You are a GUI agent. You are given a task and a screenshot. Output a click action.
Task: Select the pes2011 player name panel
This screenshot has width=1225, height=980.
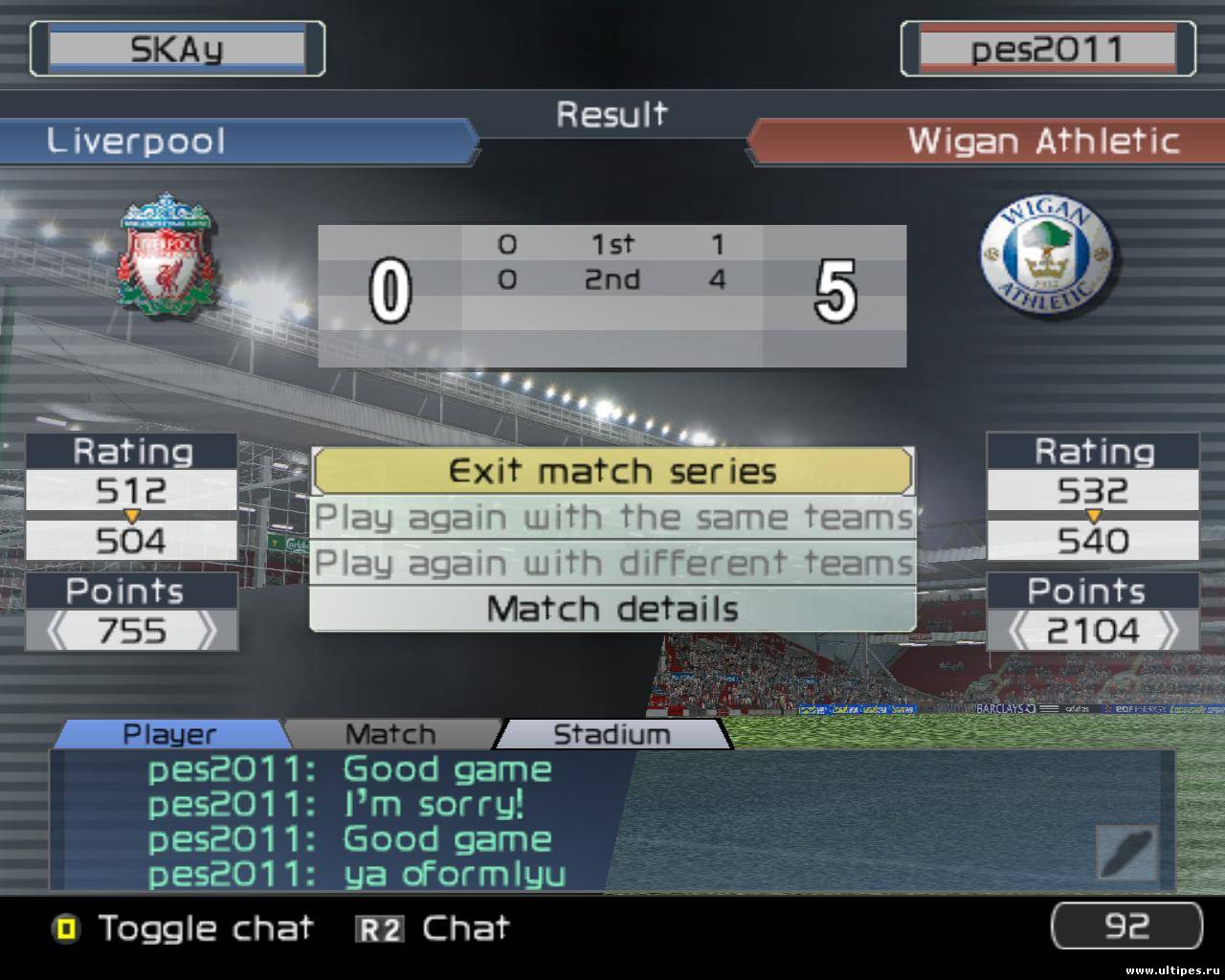tap(1047, 49)
